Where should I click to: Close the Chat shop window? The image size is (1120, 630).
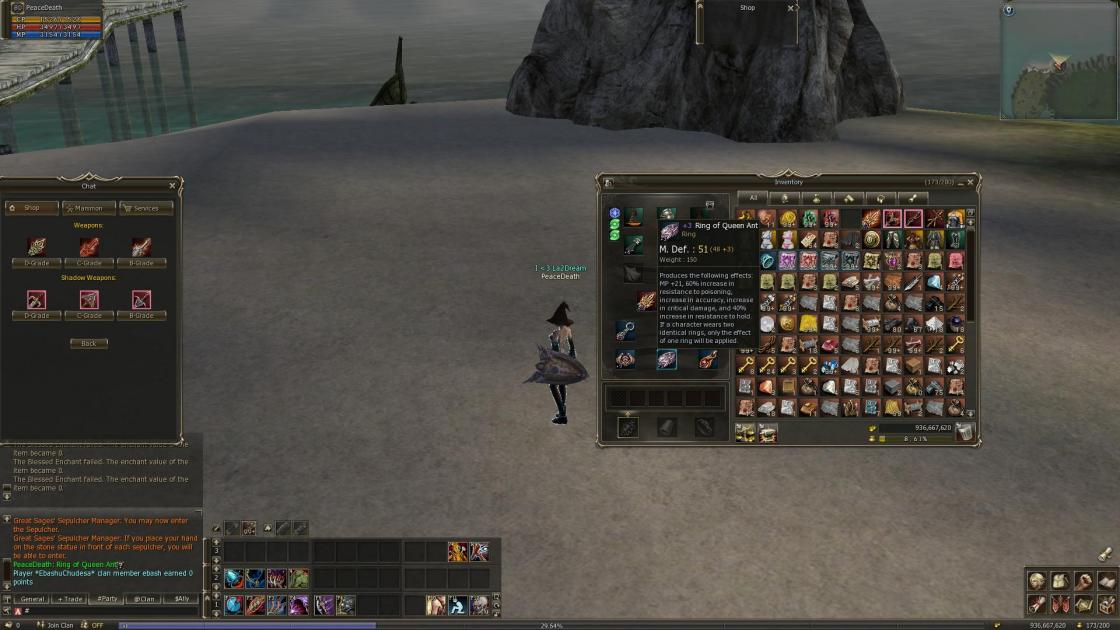172,185
